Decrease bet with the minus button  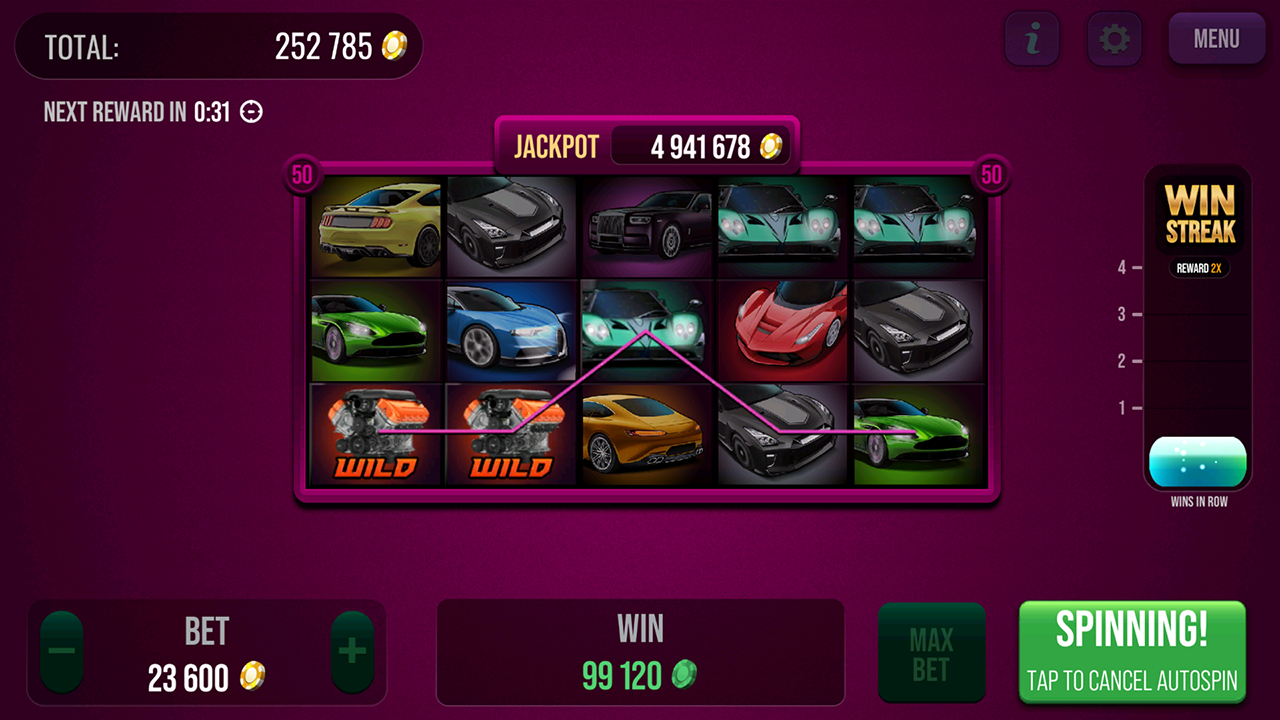(62, 652)
